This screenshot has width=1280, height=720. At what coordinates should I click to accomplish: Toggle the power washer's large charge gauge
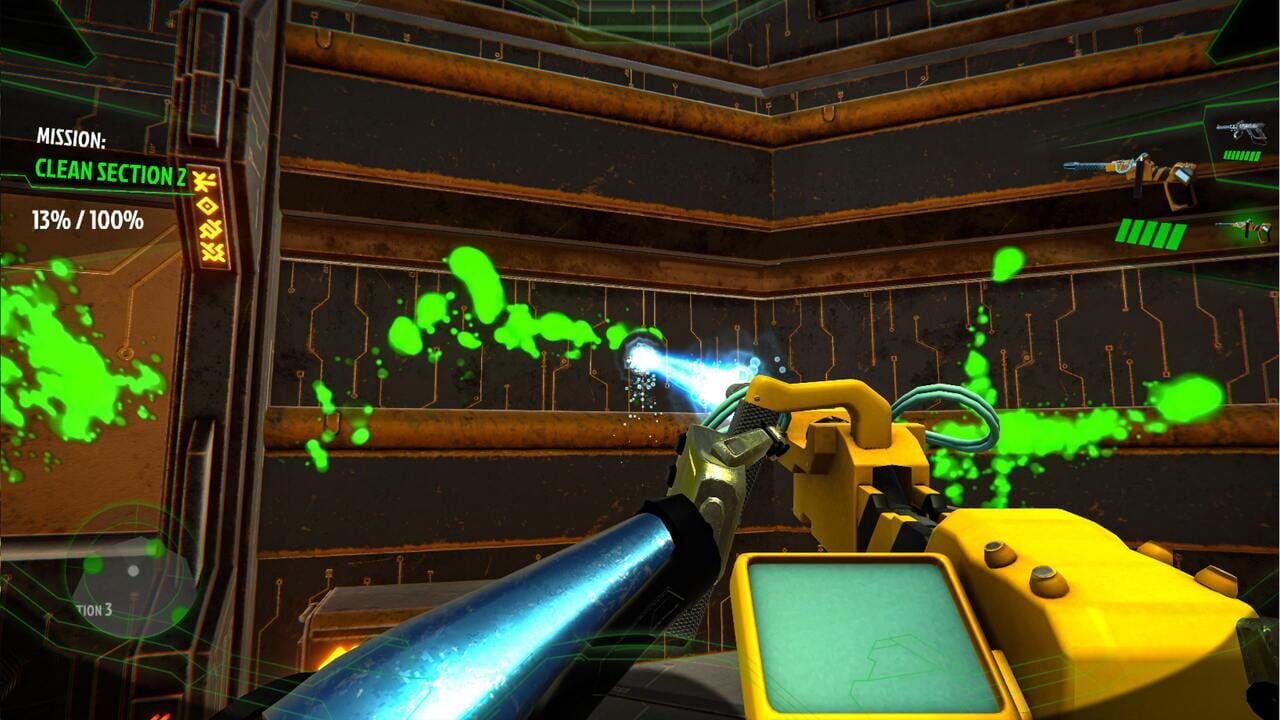(x=1148, y=233)
